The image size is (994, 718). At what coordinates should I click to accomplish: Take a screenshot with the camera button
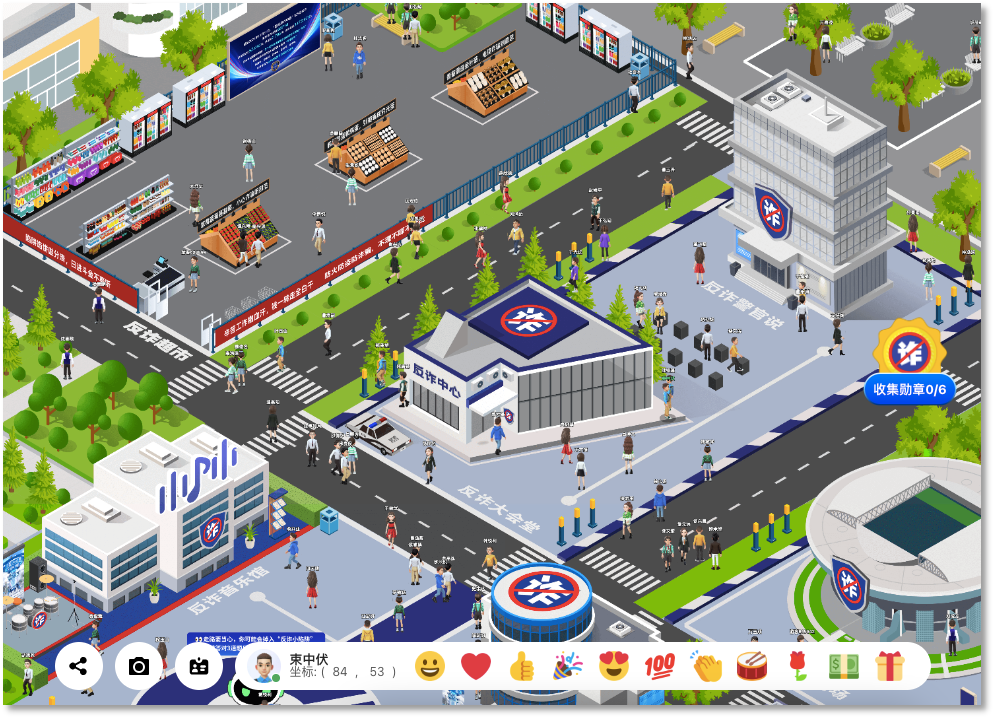(x=139, y=666)
